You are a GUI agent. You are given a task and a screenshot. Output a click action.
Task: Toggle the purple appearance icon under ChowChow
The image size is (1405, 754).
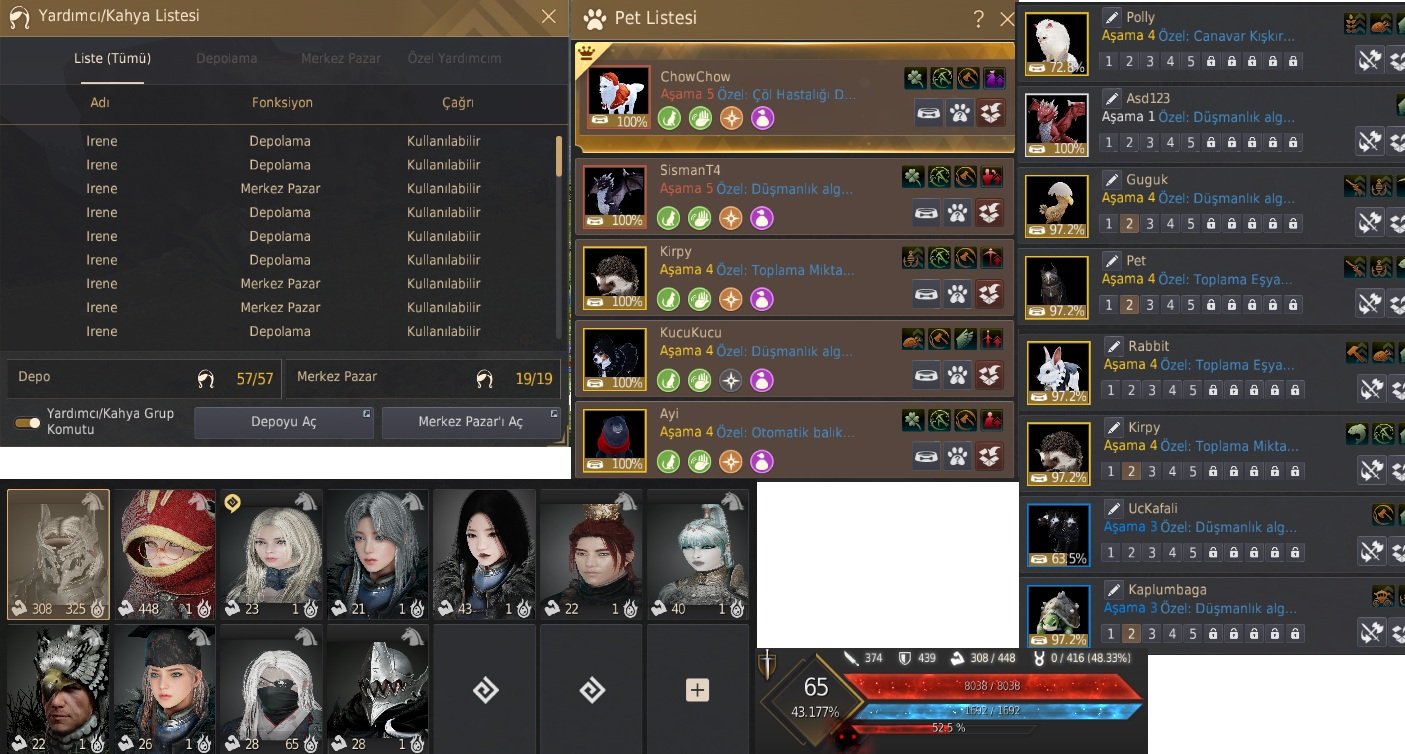[x=762, y=119]
